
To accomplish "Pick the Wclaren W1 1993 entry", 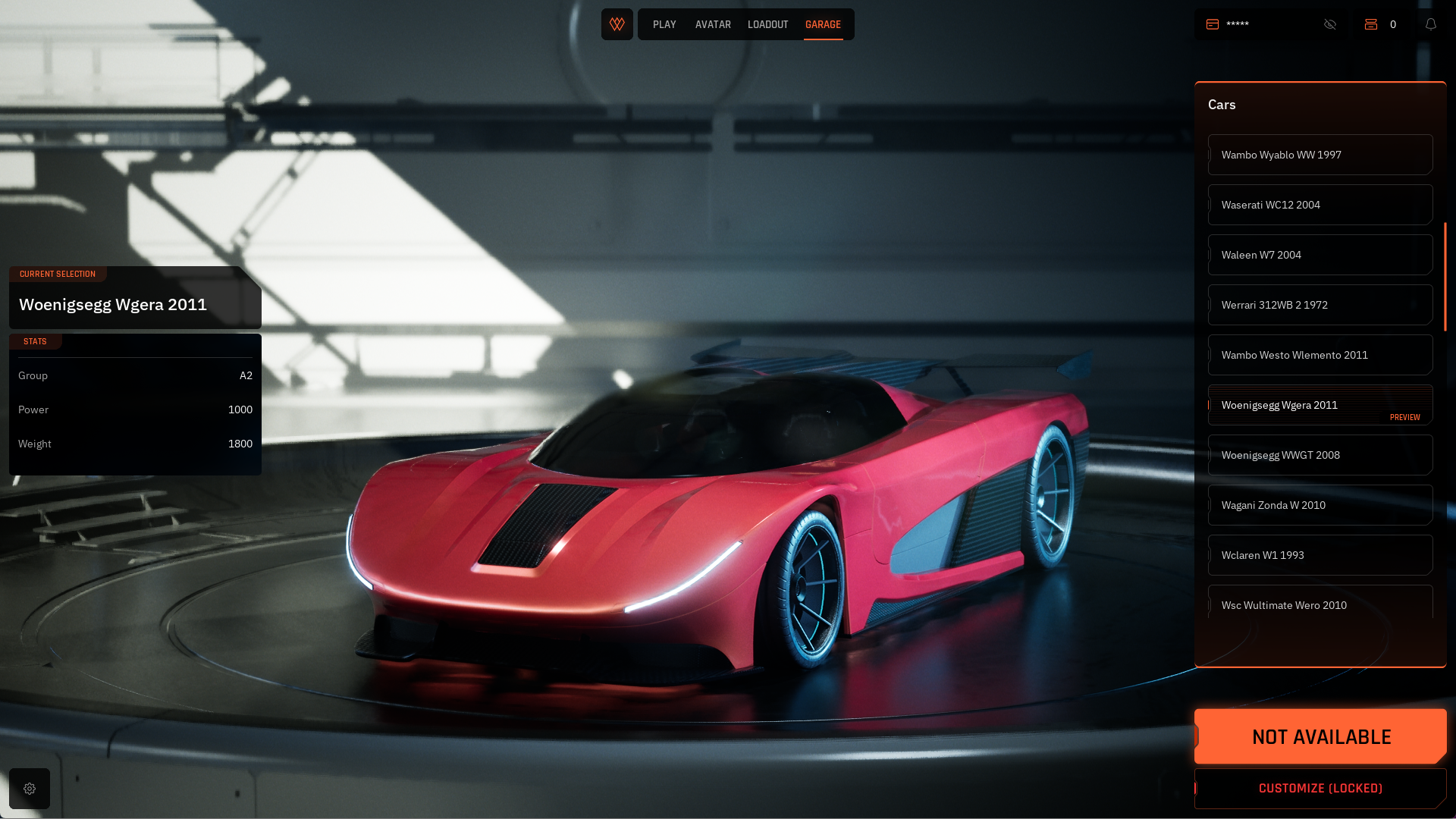I will 1319,555.
